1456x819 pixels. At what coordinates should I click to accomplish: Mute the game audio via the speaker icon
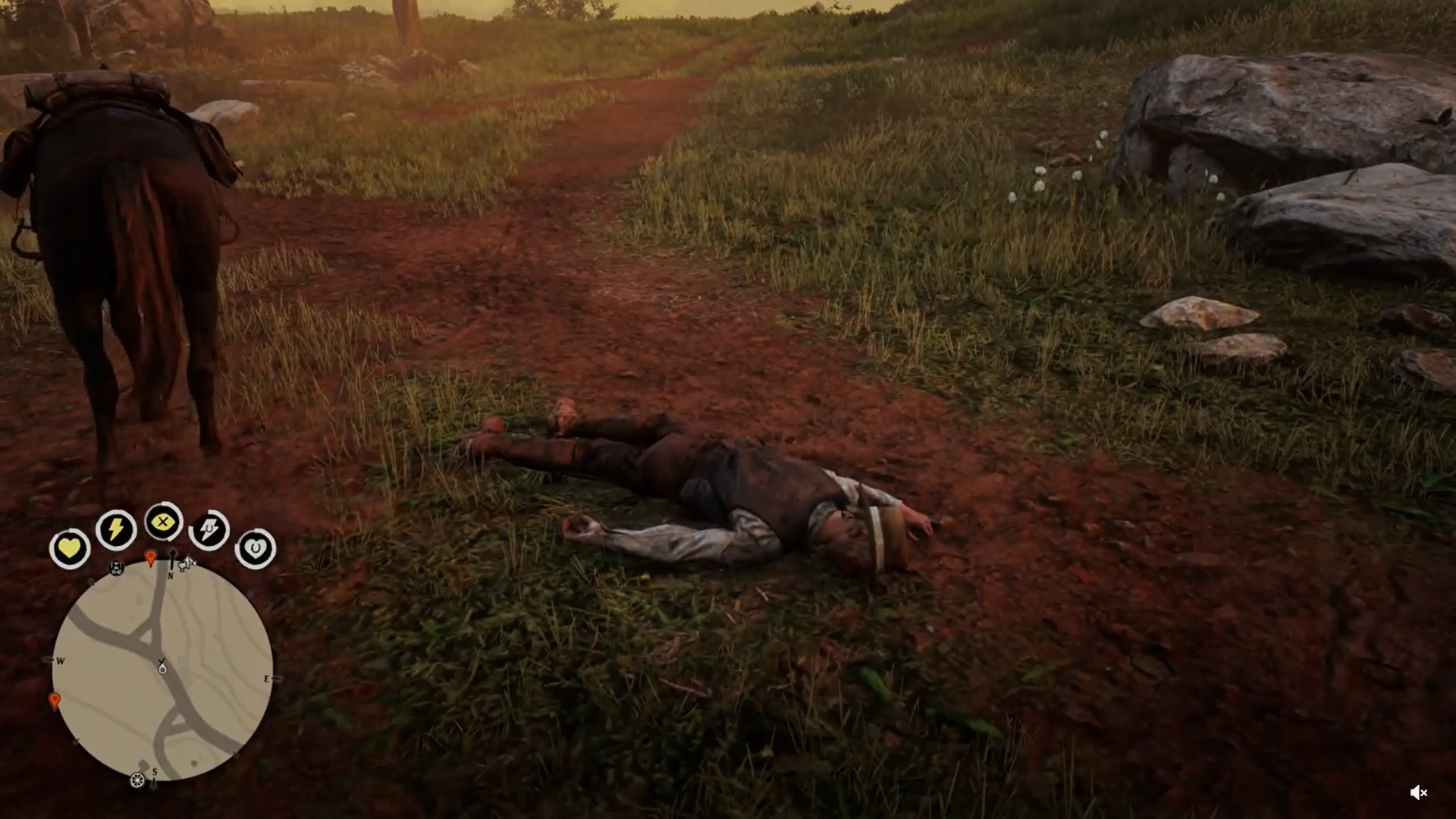pos(1420,793)
